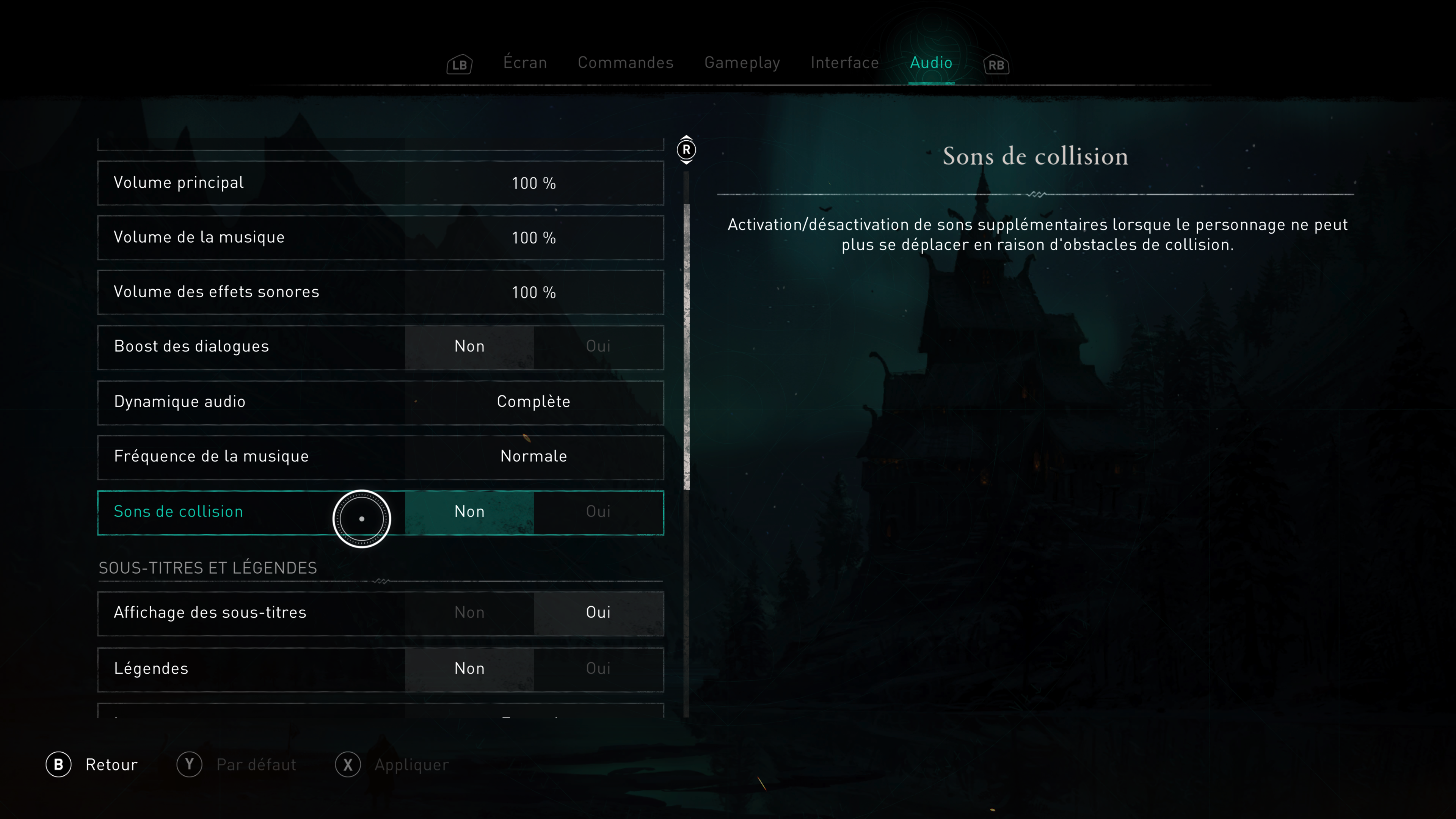Choose the Volume des effets sonores row

tap(380, 292)
